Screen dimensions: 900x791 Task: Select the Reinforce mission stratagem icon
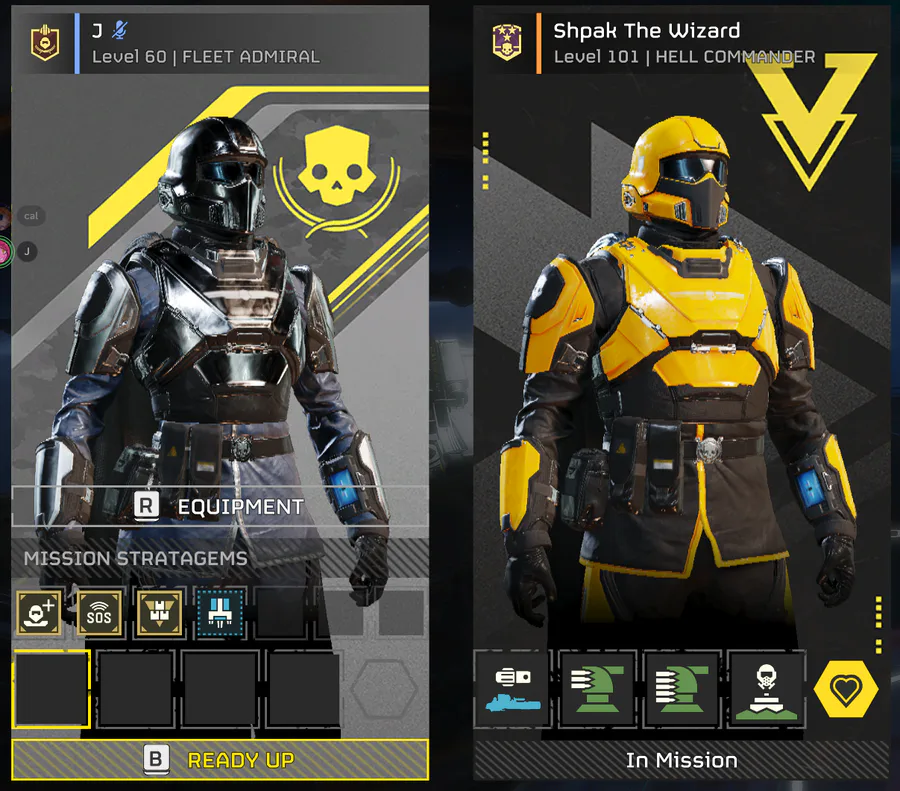coord(38,612)
